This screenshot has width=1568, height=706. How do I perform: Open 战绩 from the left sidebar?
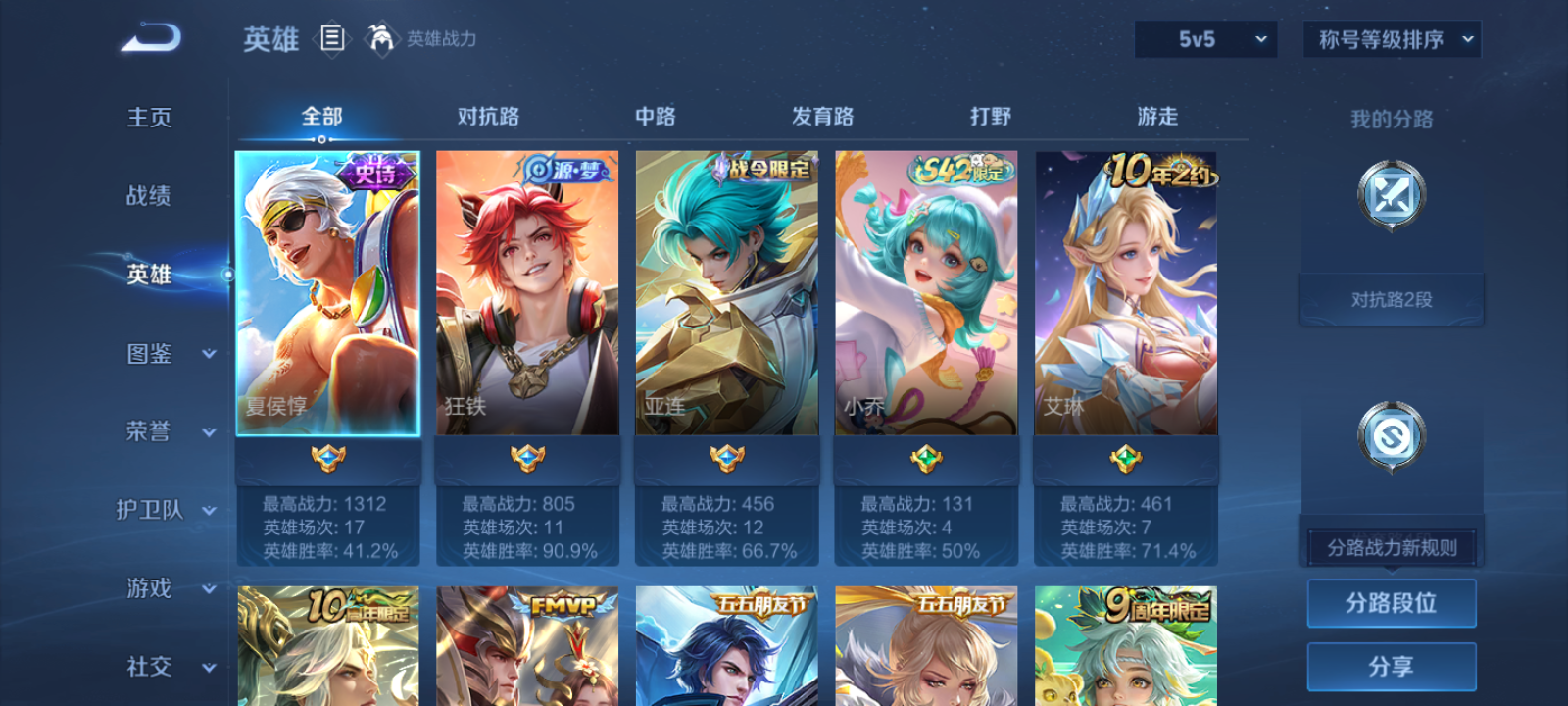(x=148, y=197)
